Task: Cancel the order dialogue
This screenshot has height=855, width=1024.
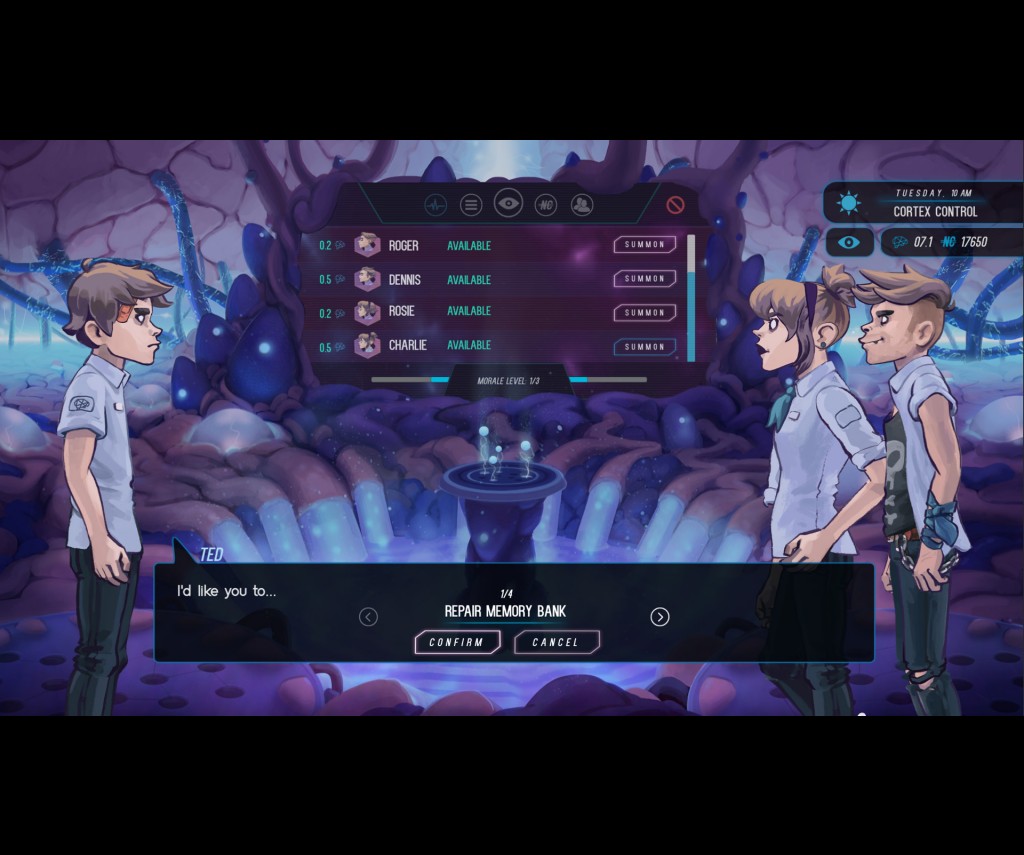Action: coord(556,642)
